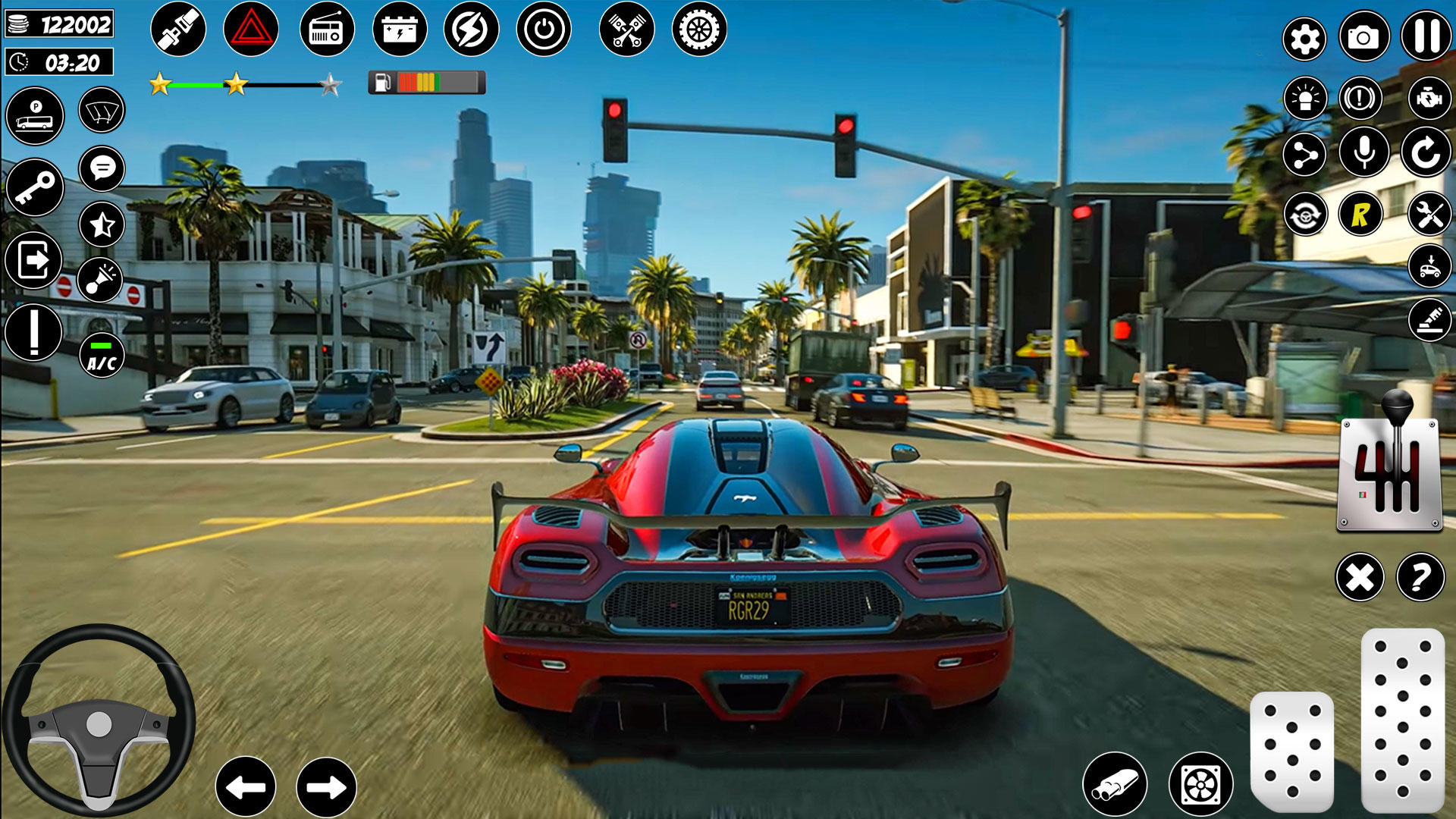1456x819 pixels.
Task: Use the car key ignition button
Action: (34, 187)
